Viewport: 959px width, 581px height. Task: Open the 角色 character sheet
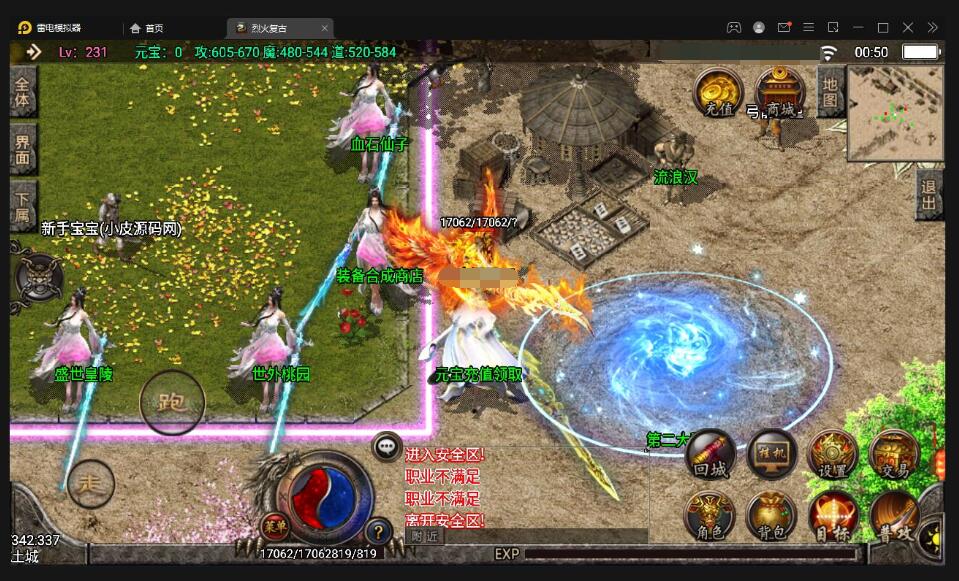pyautogui.click(x=709, y=517)
